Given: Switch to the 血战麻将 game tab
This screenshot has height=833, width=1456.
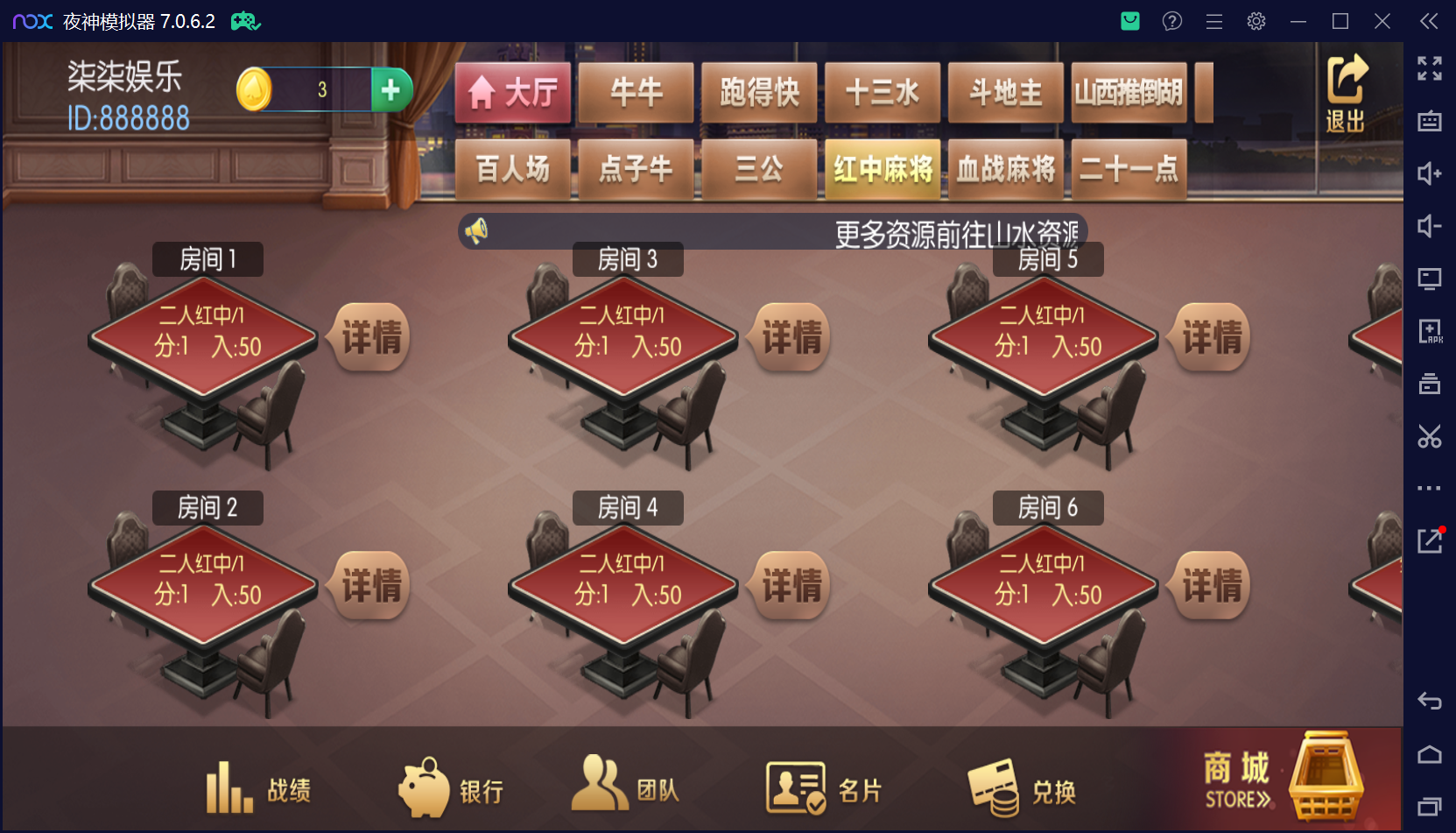Looking at the screenshot, I should point(1005,170).
